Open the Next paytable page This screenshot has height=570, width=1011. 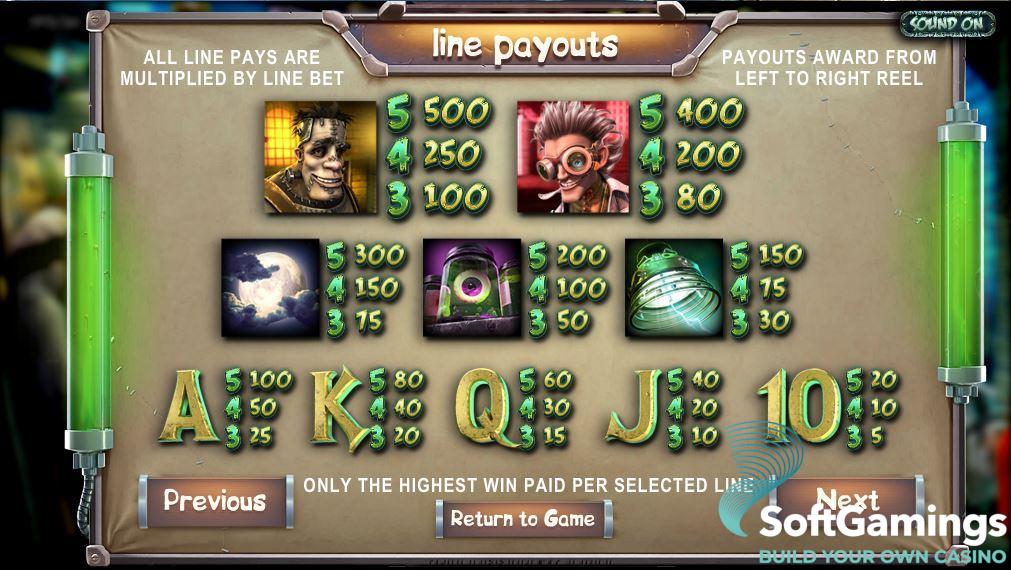pyautogui.click(x=848, y=497)
